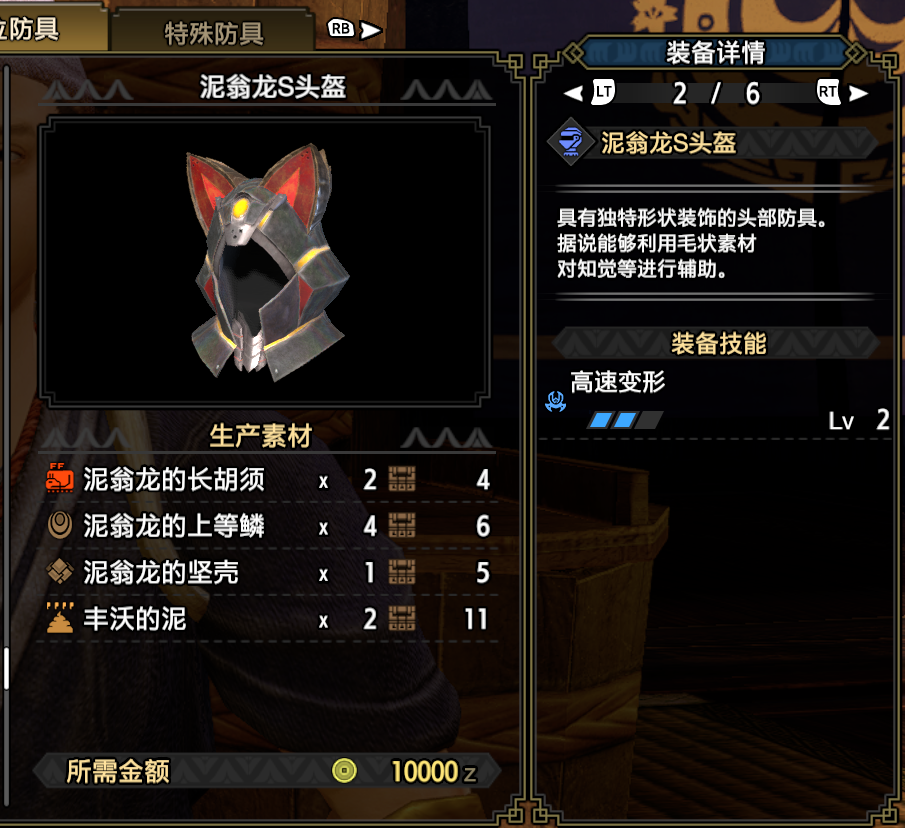The width and height of the screenshot is (905, 828).
Task: Switch to the 特殊防具 tab
Action: 213,32
